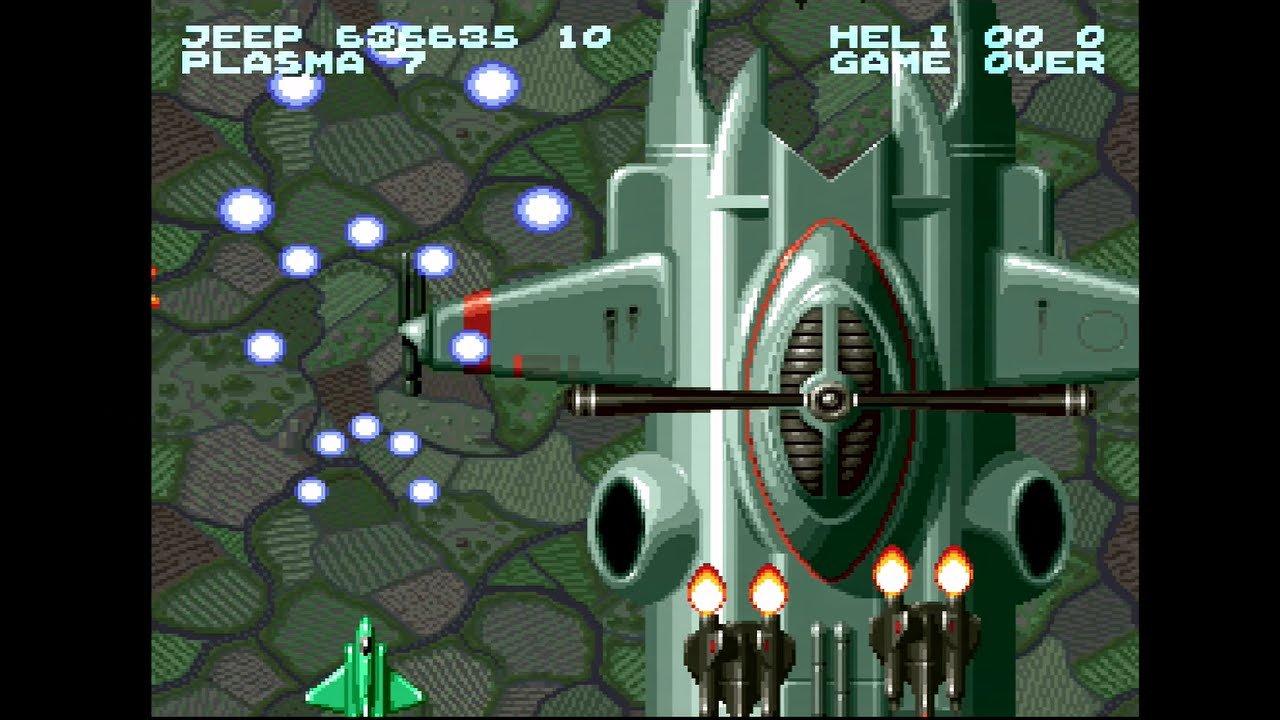Click the red ring around the propeller housing
Image resolution: width=1280 pixels, height=720 pixels.
(x=750, y=380)
